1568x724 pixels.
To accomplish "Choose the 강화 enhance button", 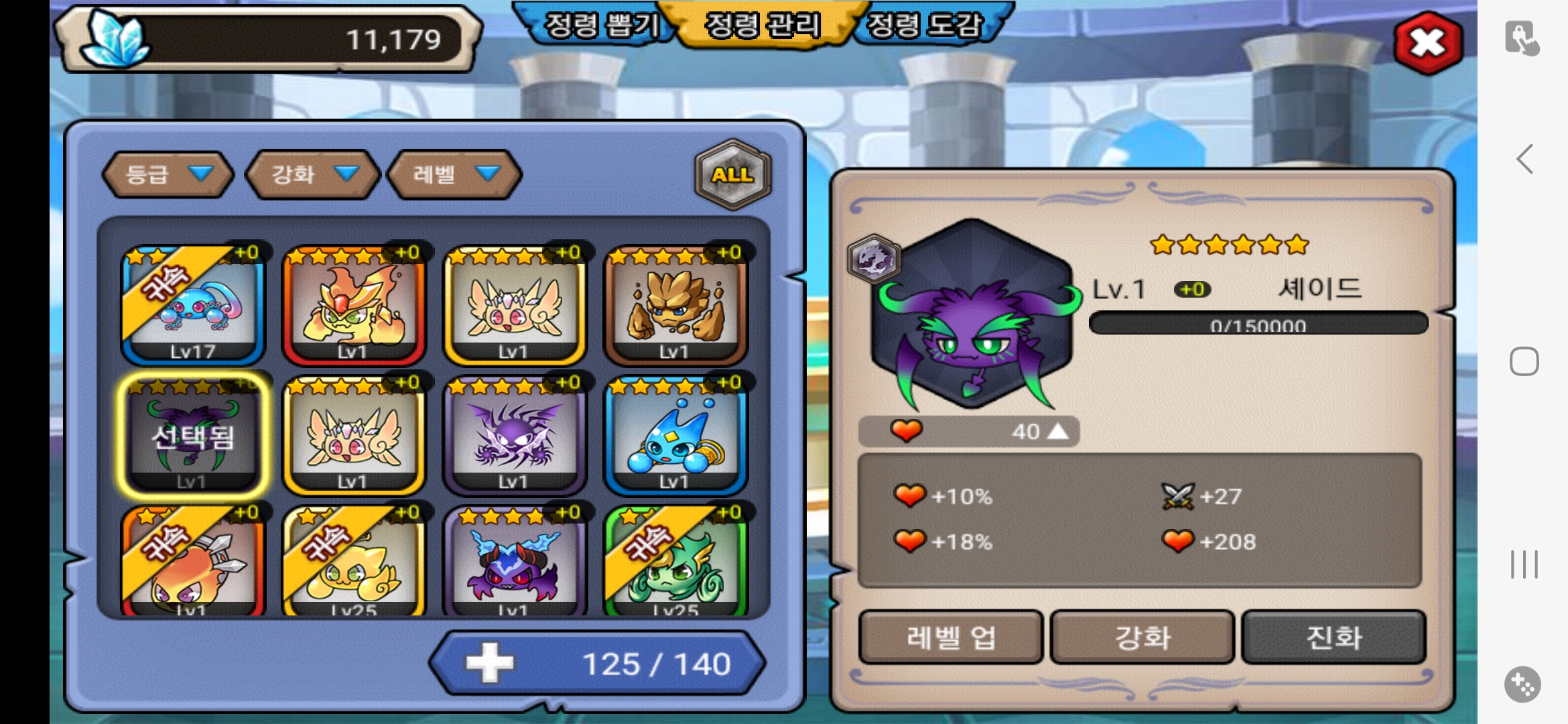I will (1142, 637).
